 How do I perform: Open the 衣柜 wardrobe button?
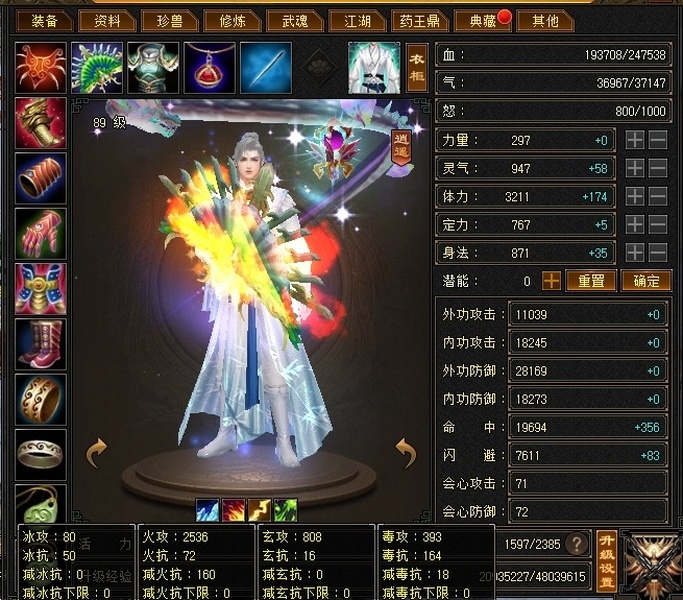click(x=417, y=67)
